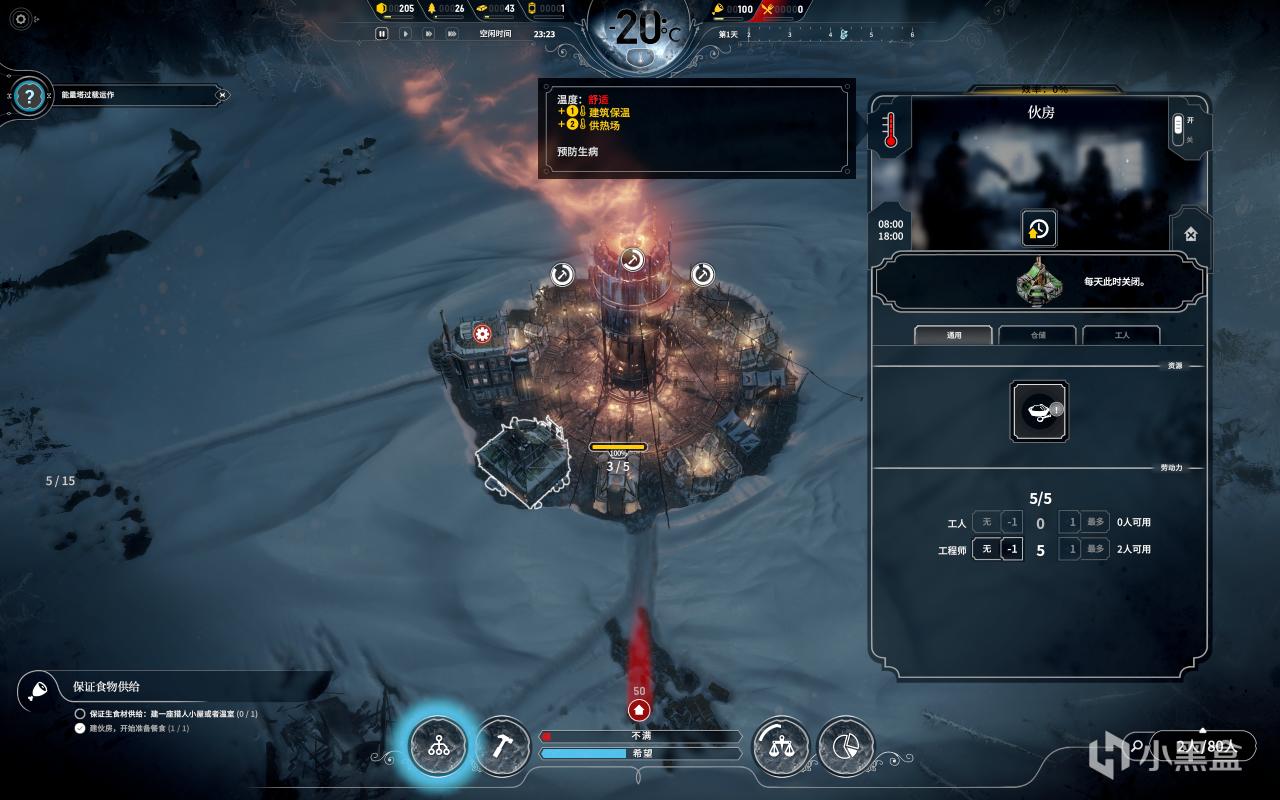Toggle the cookhouse extended shift clock
1280x800 pixels.
(x=1038, y=228)
